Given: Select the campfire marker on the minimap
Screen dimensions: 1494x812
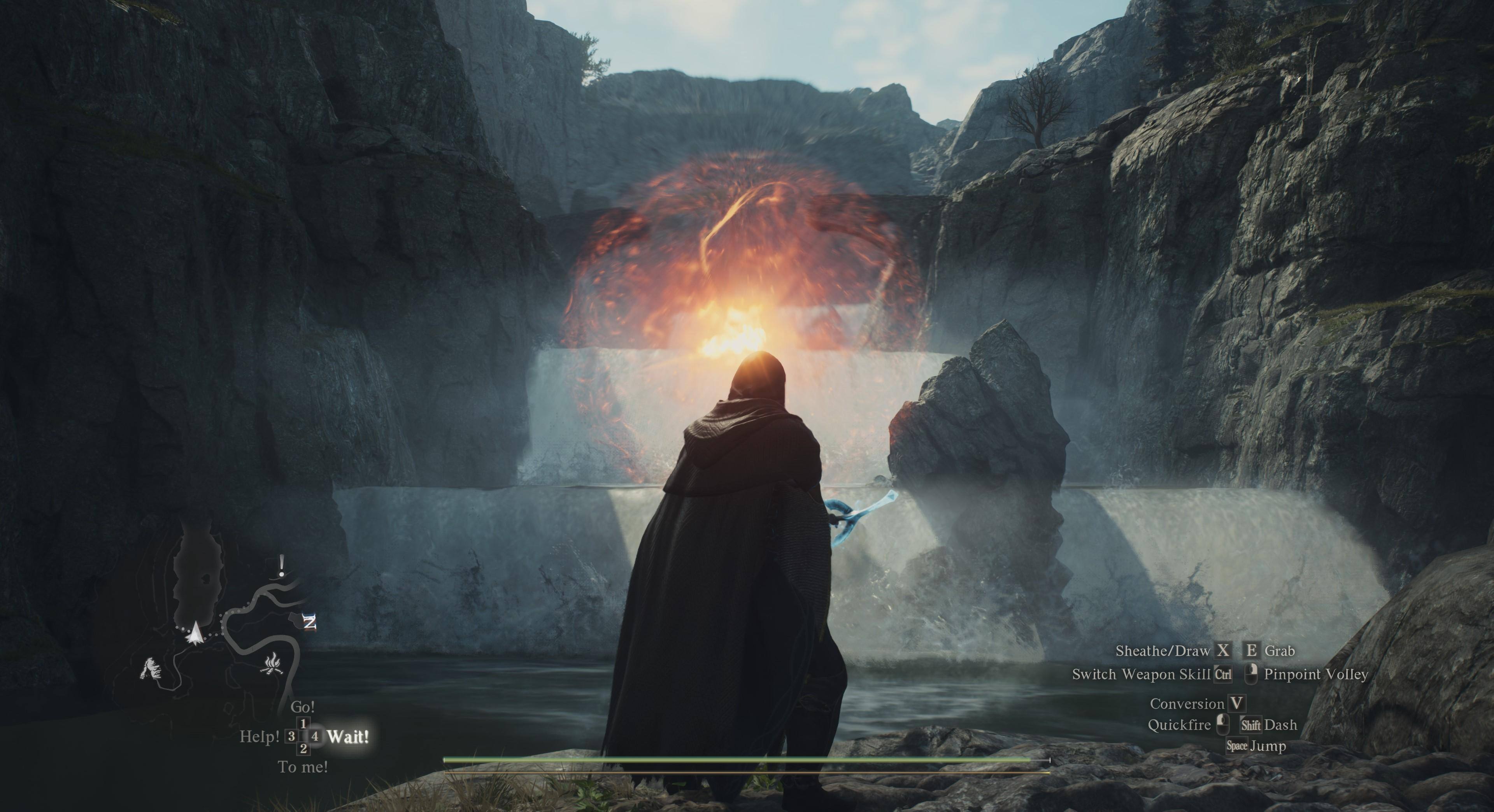Looking at the screenshot, I should point(272,664).
